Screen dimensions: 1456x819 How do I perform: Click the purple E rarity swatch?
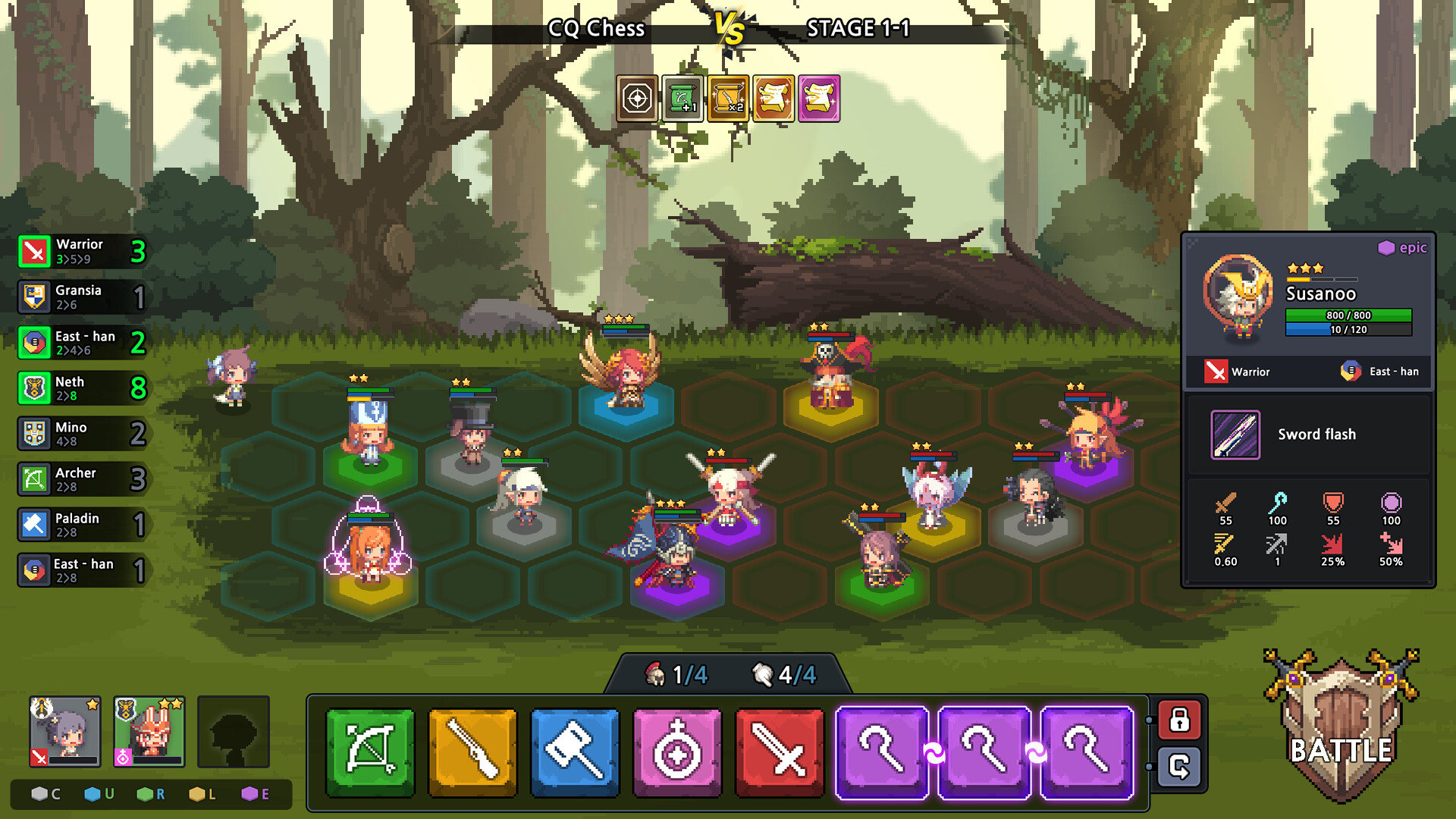250,794
